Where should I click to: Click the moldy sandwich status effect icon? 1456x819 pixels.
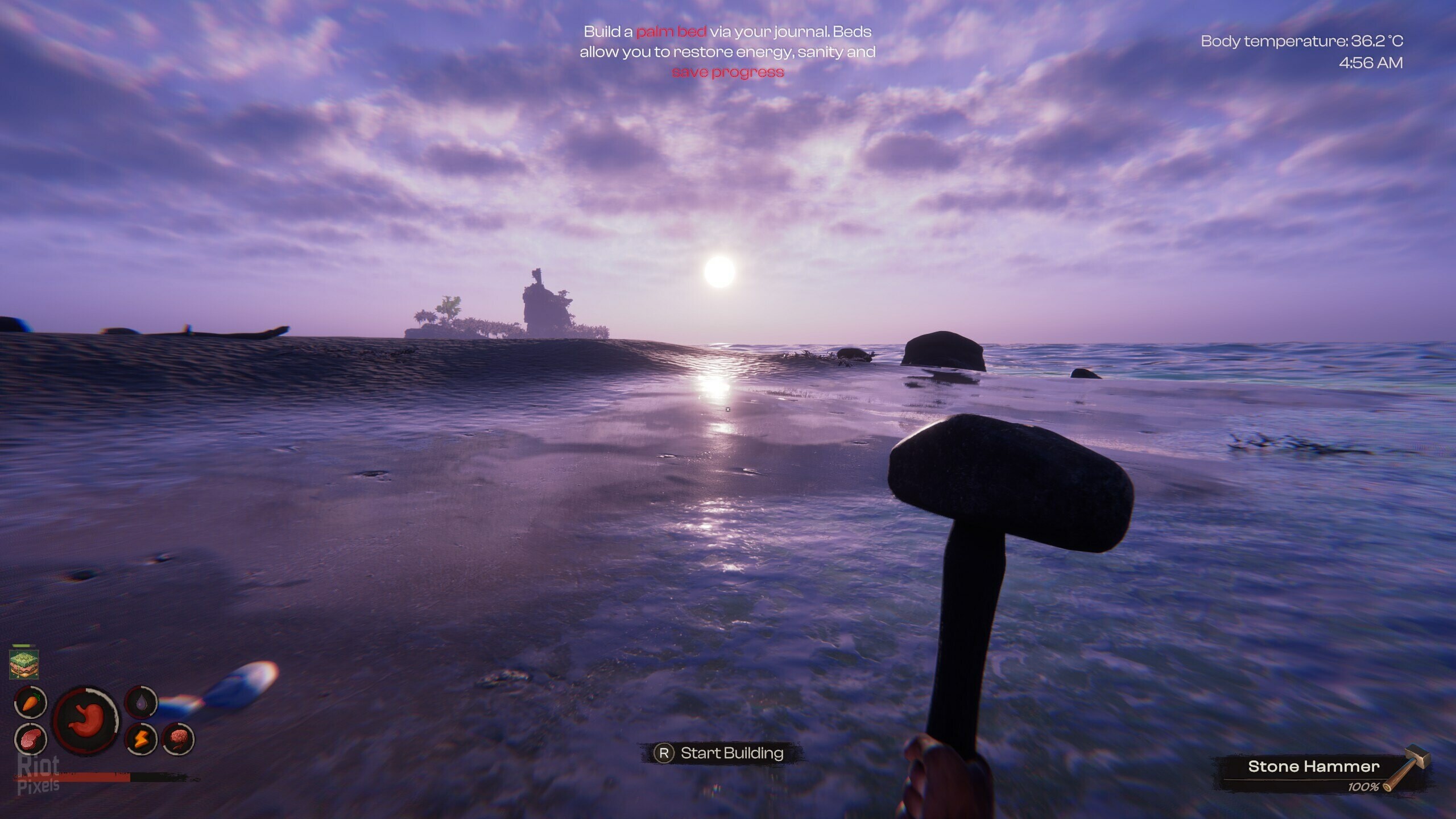24,664
